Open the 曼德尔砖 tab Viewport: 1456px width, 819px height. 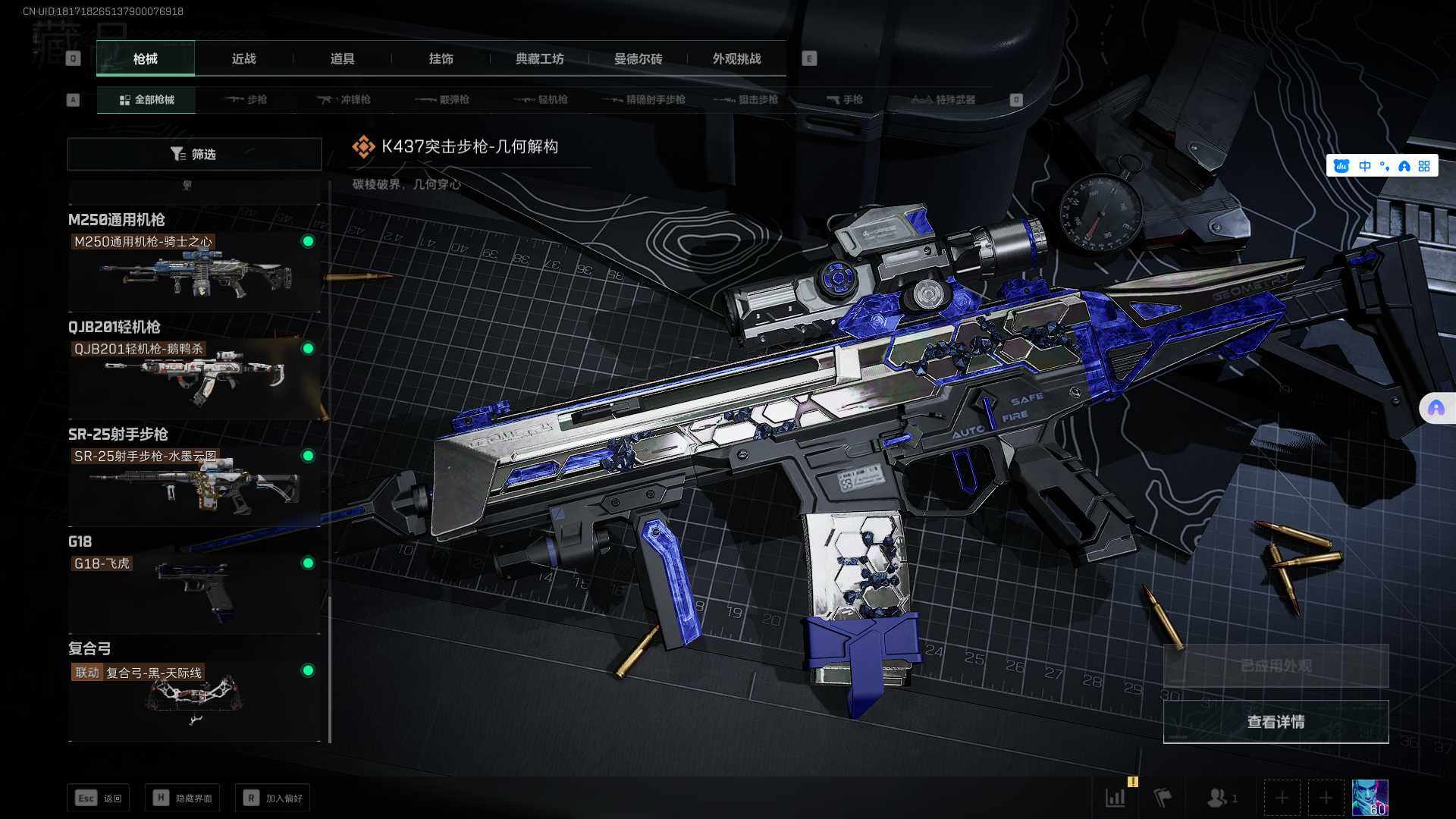coord(638,58)
